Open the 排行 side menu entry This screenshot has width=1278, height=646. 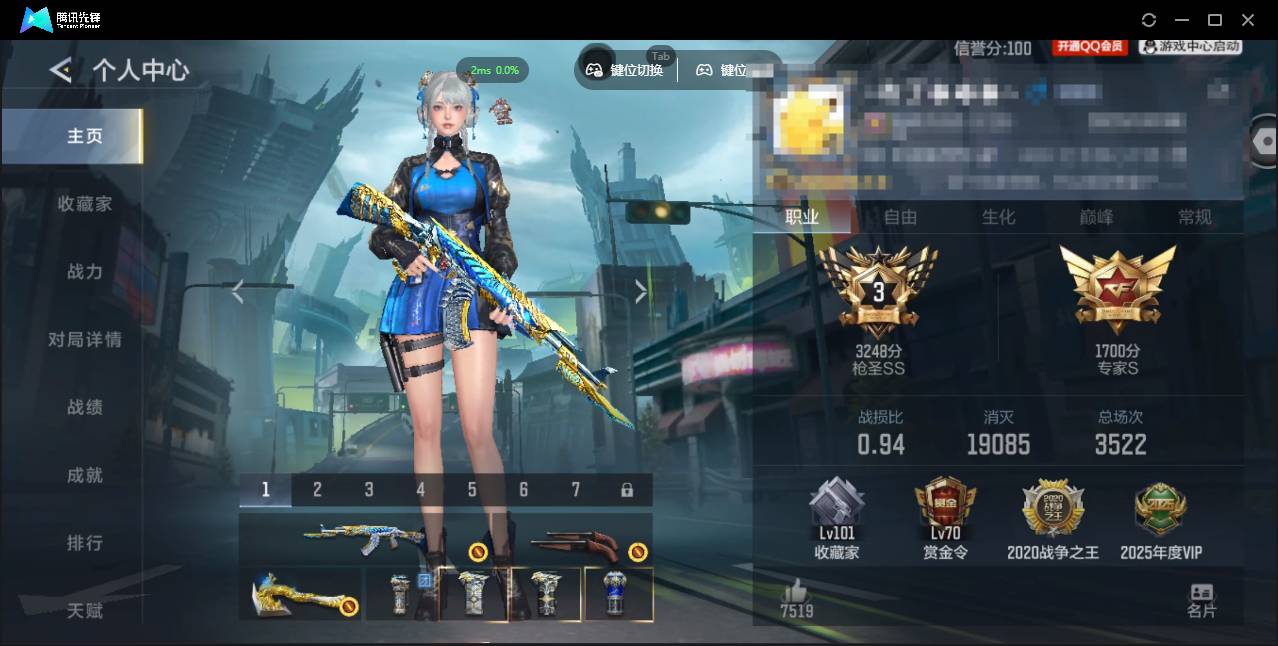point(85,543)
